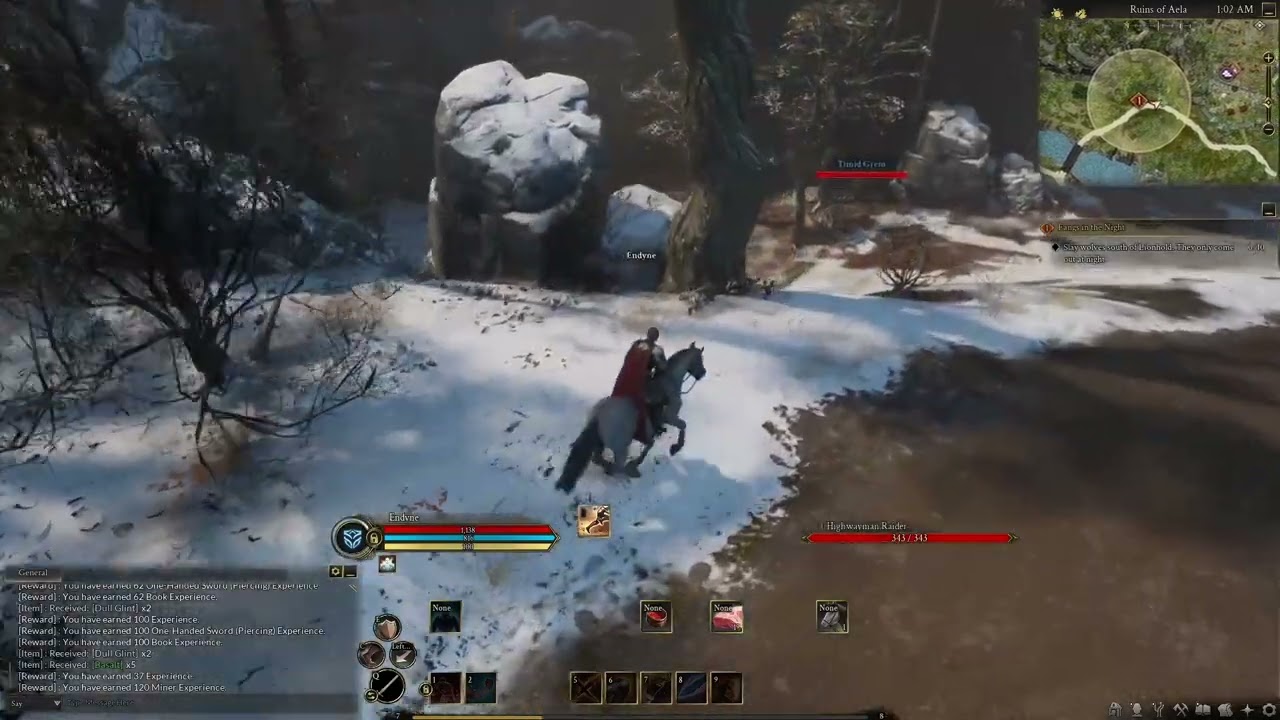The image size is (1280, 720).
Task: Click the horse-riding buff icon above the hotbar
Action: coord(594,521)
